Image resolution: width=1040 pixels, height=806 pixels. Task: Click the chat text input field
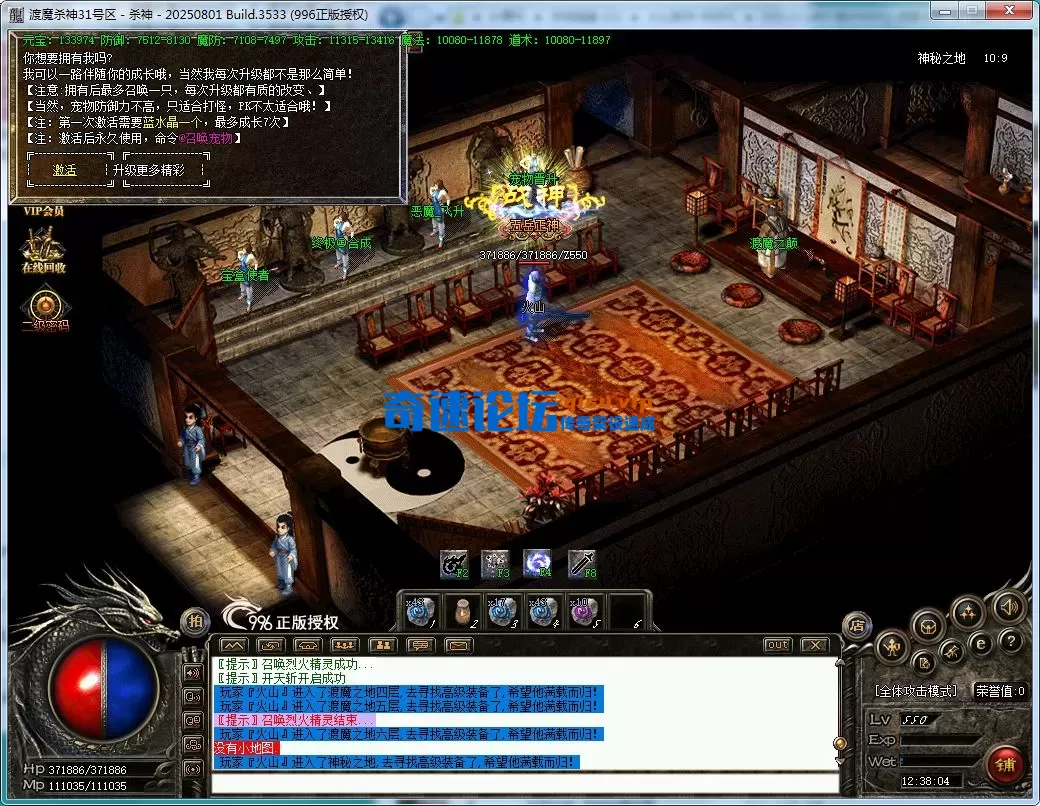point(525,783)
